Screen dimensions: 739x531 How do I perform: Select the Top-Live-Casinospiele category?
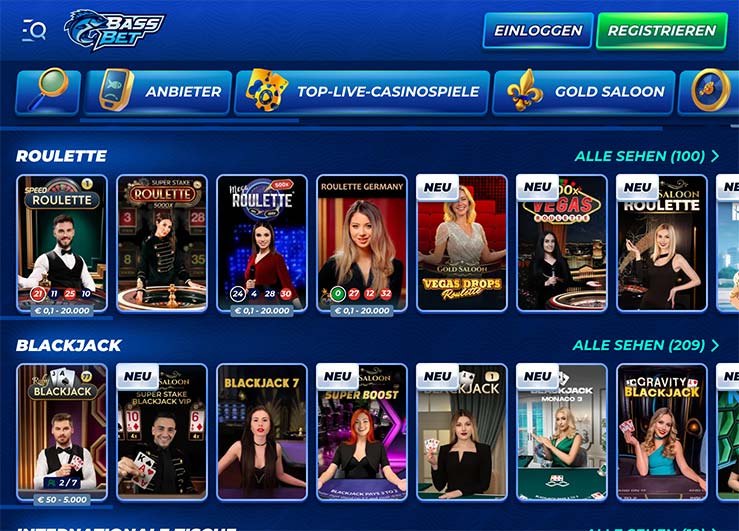point(362,92)
